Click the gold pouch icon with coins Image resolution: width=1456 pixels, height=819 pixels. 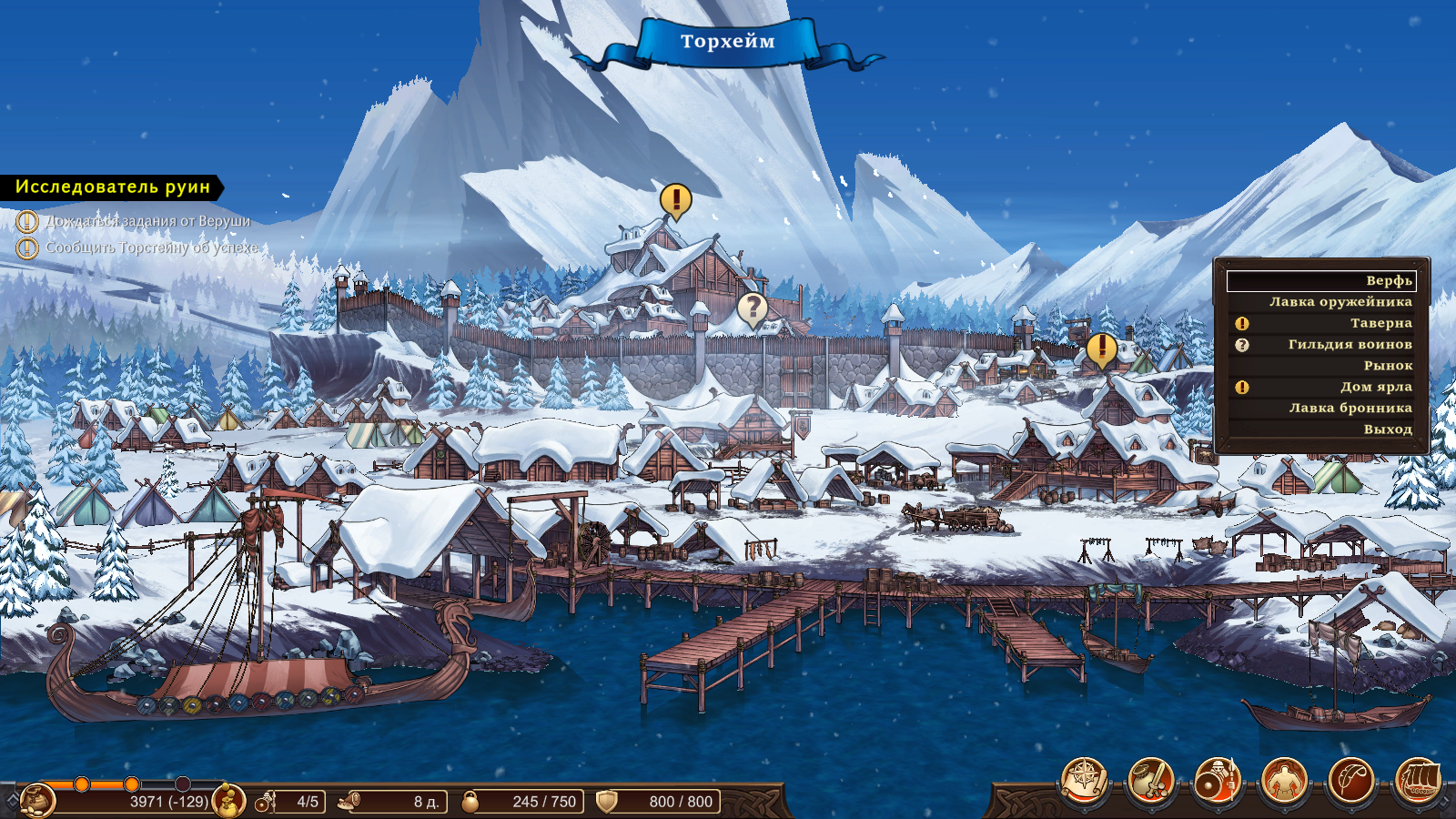click(227, 801)
